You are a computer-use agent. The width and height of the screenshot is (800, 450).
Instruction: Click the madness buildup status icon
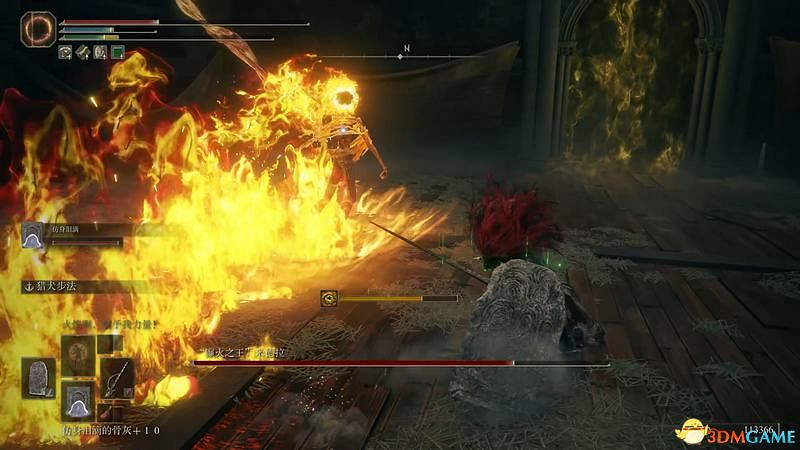click(x=328, y=298)
